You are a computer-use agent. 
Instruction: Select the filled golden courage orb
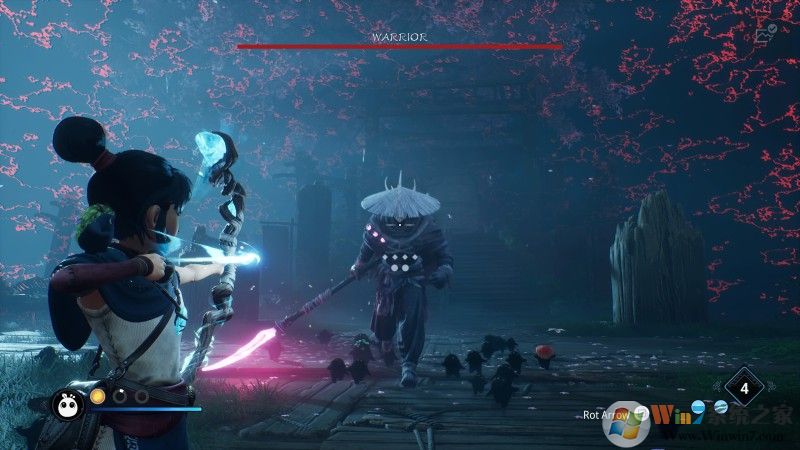(98, 396)
